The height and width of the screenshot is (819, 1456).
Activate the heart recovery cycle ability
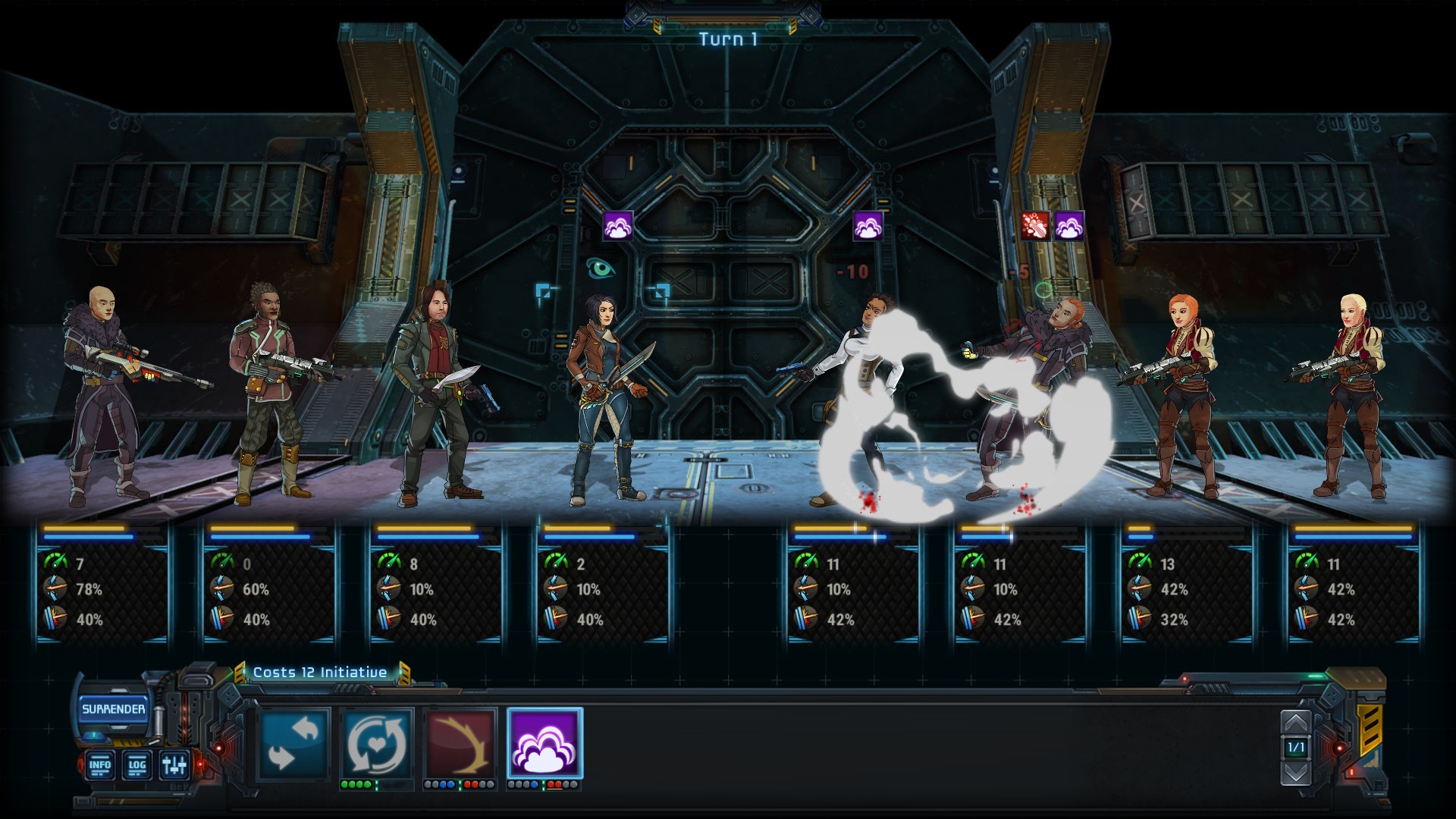tap(377, 744)
